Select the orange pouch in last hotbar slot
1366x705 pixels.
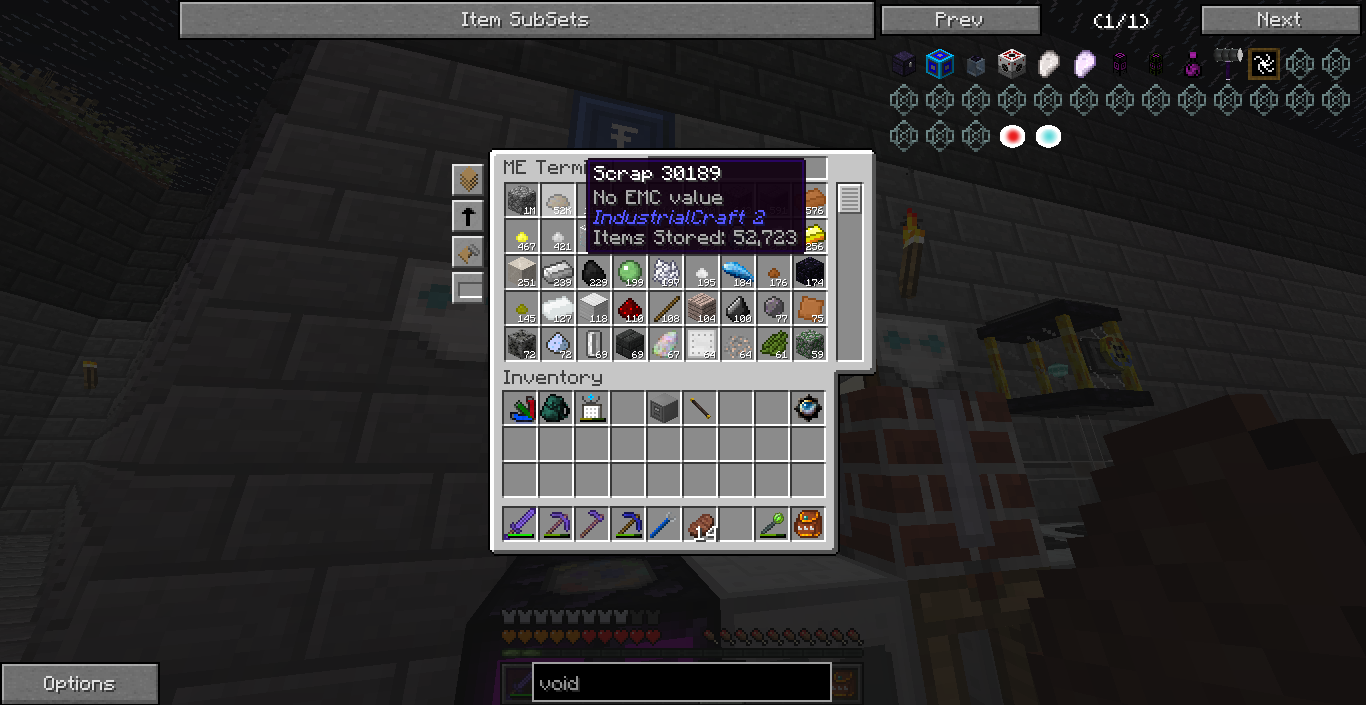pos(808,523)
